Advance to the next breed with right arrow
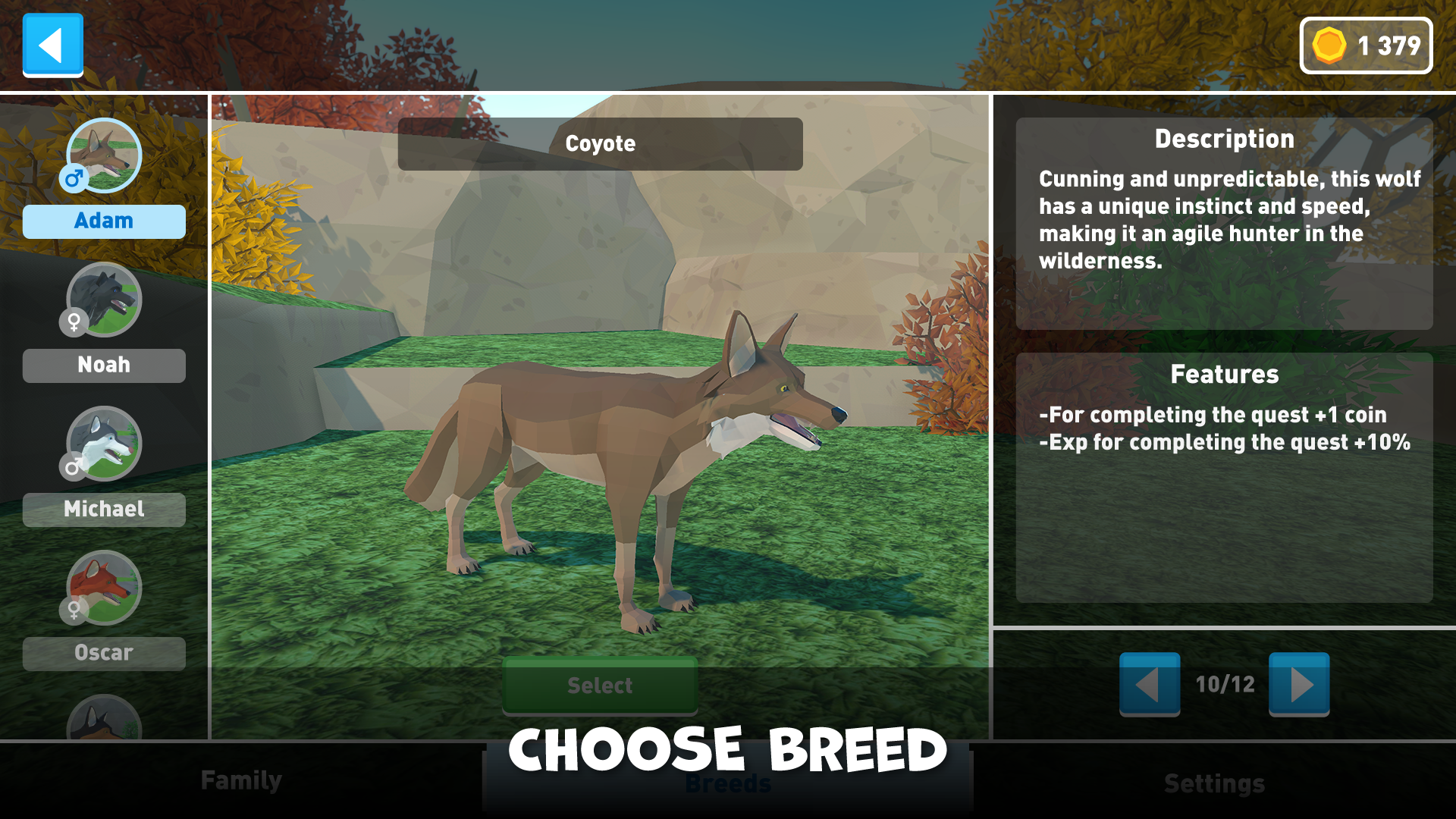1456x819 pixels. coord(1298,685)
